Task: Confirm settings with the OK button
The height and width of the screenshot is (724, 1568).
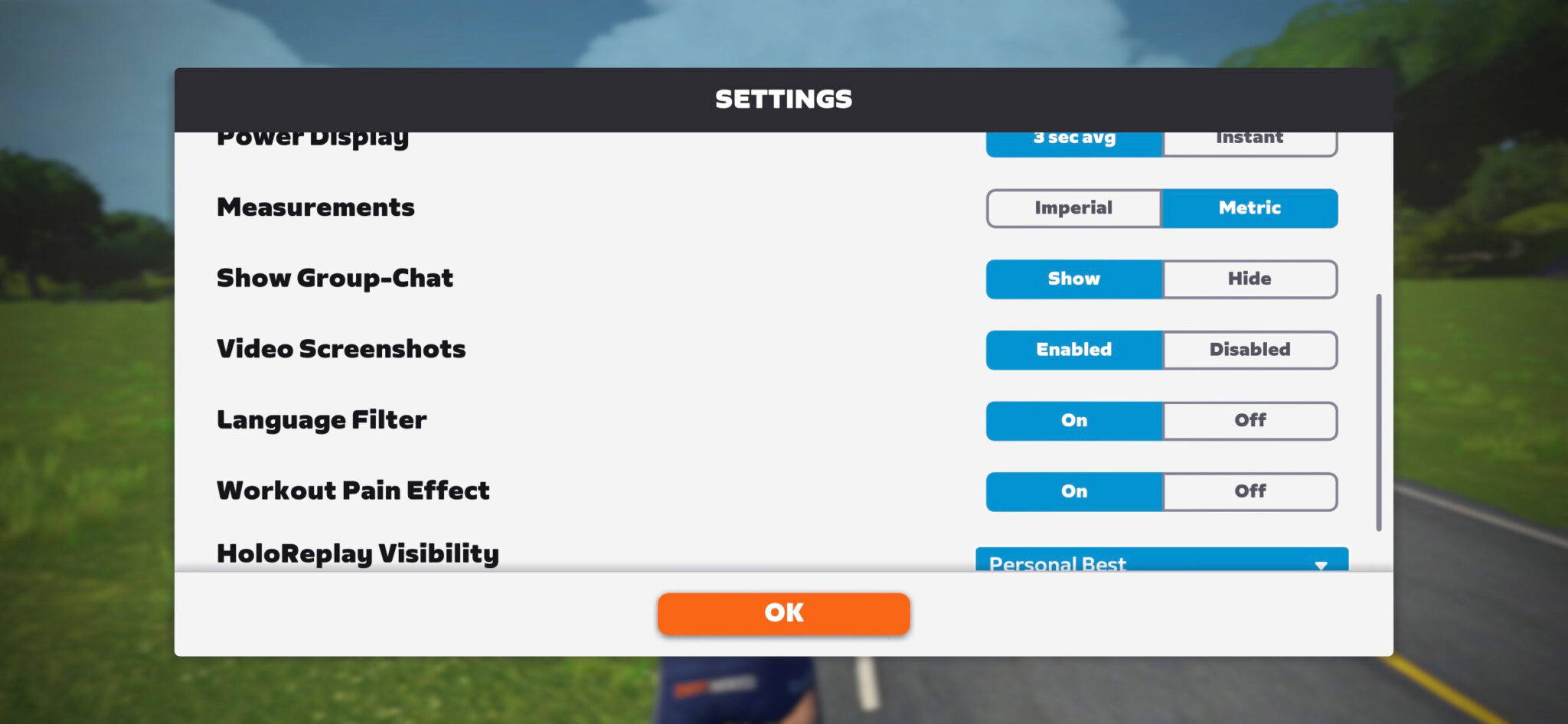Action: pos(783,612)
